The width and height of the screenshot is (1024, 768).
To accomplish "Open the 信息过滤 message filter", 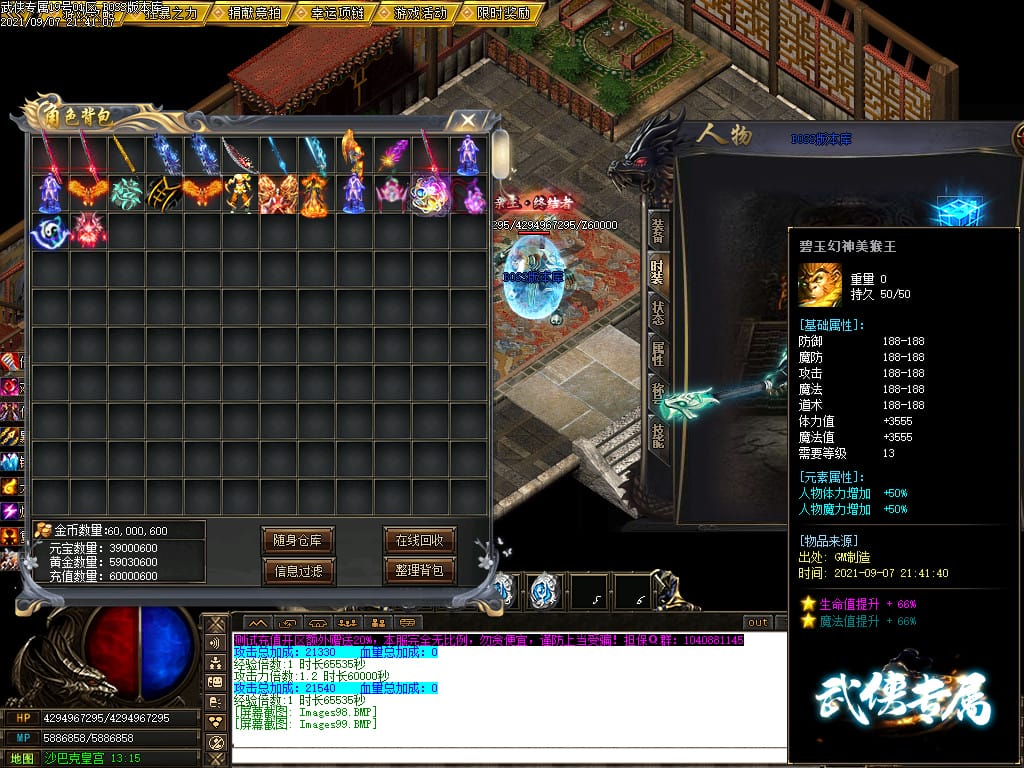I will 297,571.
